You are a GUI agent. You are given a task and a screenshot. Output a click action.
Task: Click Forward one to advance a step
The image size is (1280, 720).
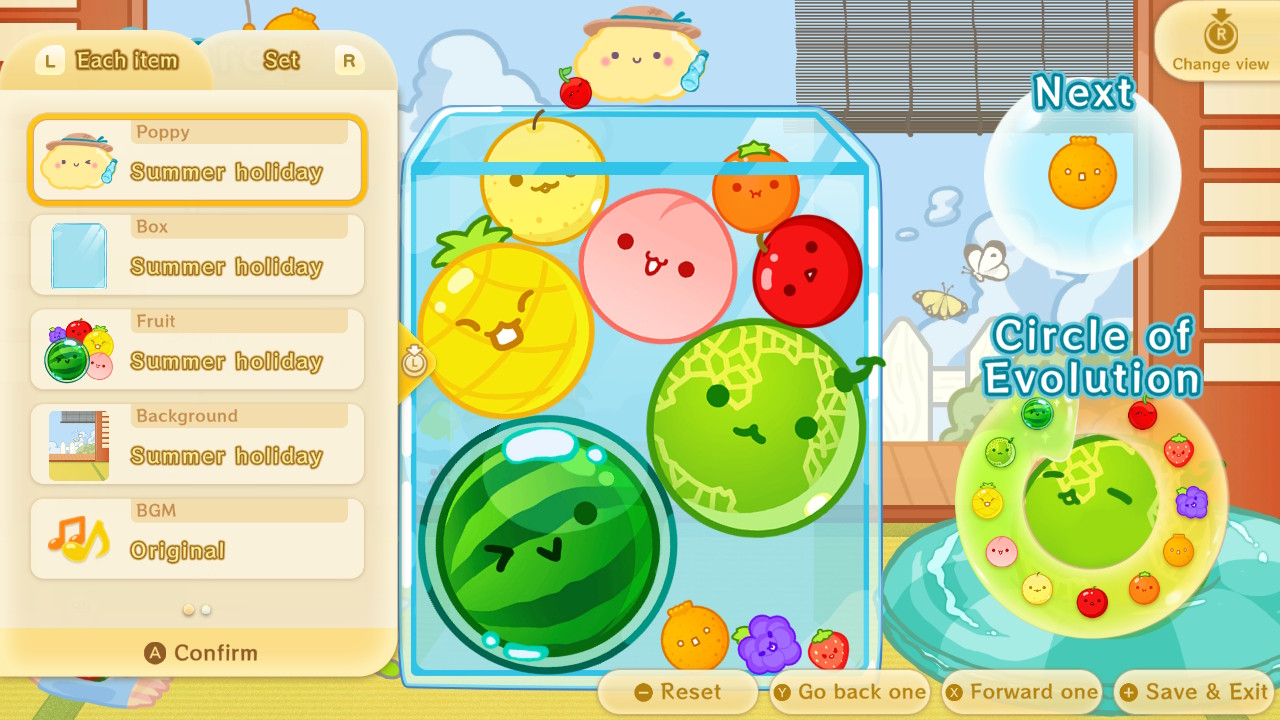1021,691
